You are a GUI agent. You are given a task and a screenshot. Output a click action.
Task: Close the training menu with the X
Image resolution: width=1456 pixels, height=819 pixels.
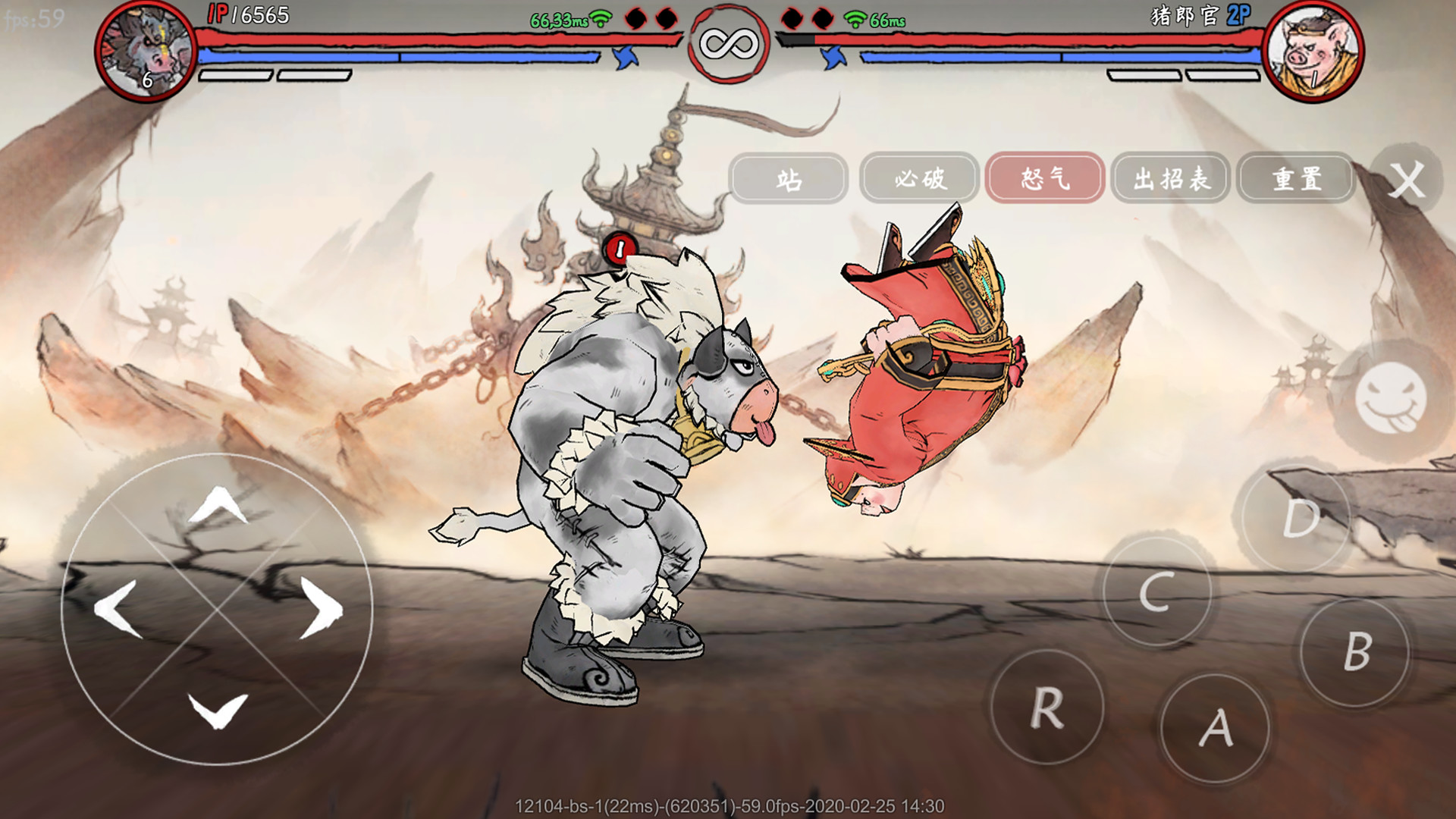[x=1407, y=178]
